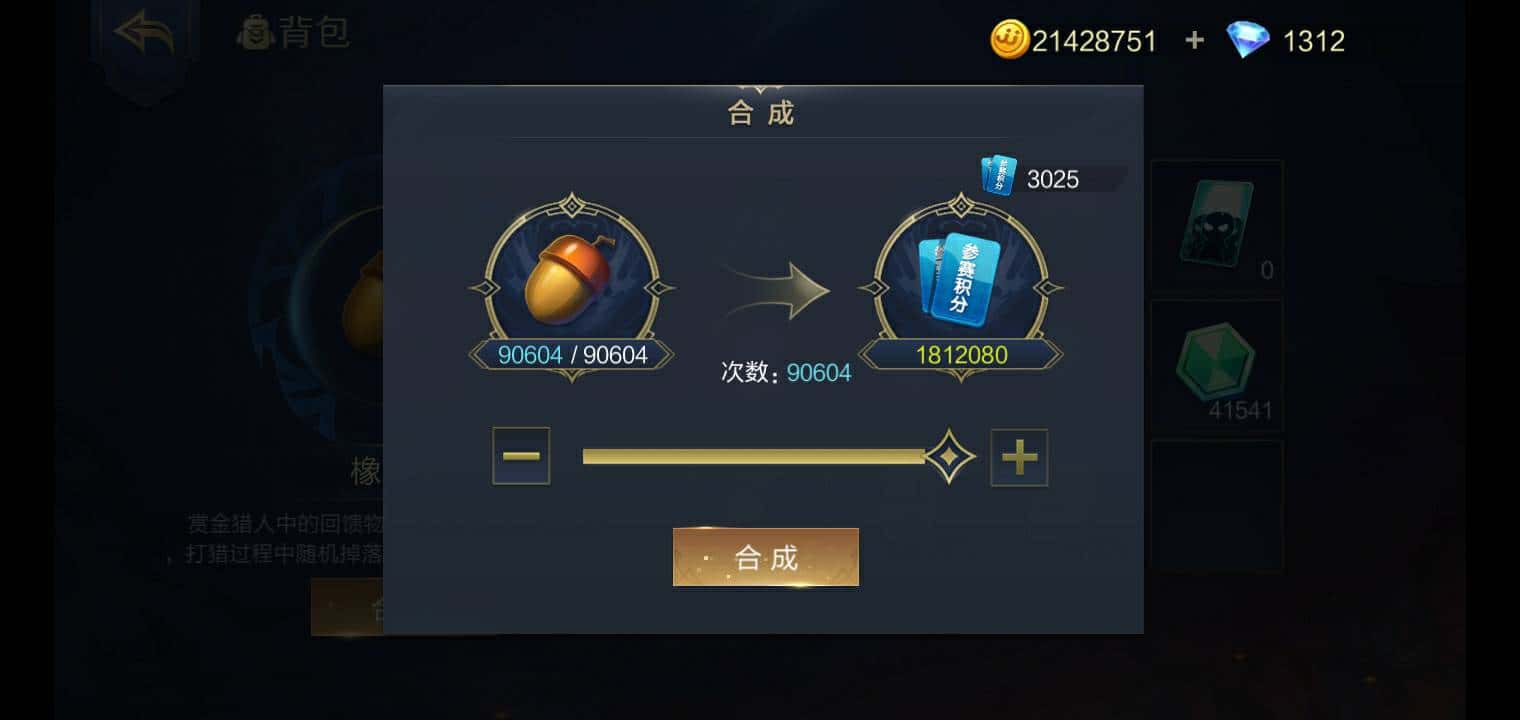Select the empty item slot below gems

(1216, 505)
